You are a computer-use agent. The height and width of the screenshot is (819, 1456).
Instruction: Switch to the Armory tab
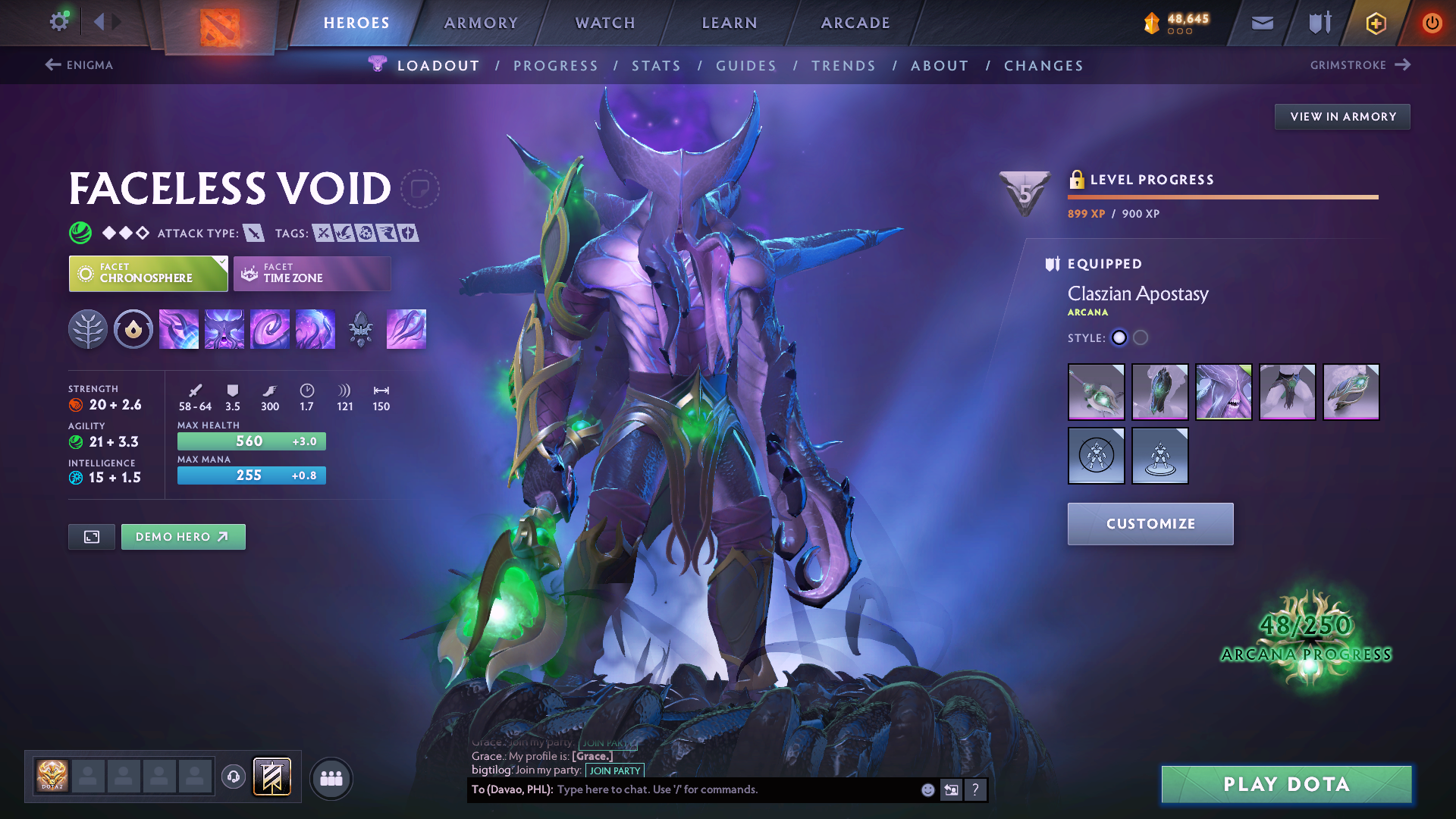tap(481, 23)
